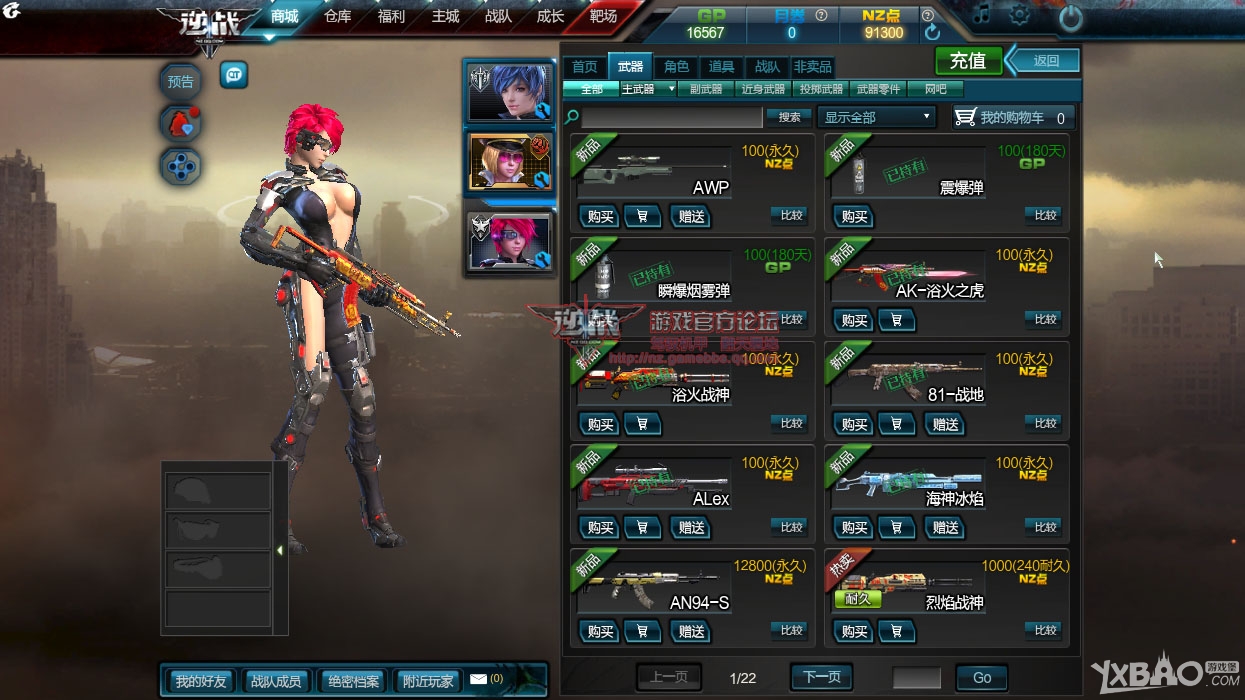Click the weapon search input field

click(x=672, y=117)
